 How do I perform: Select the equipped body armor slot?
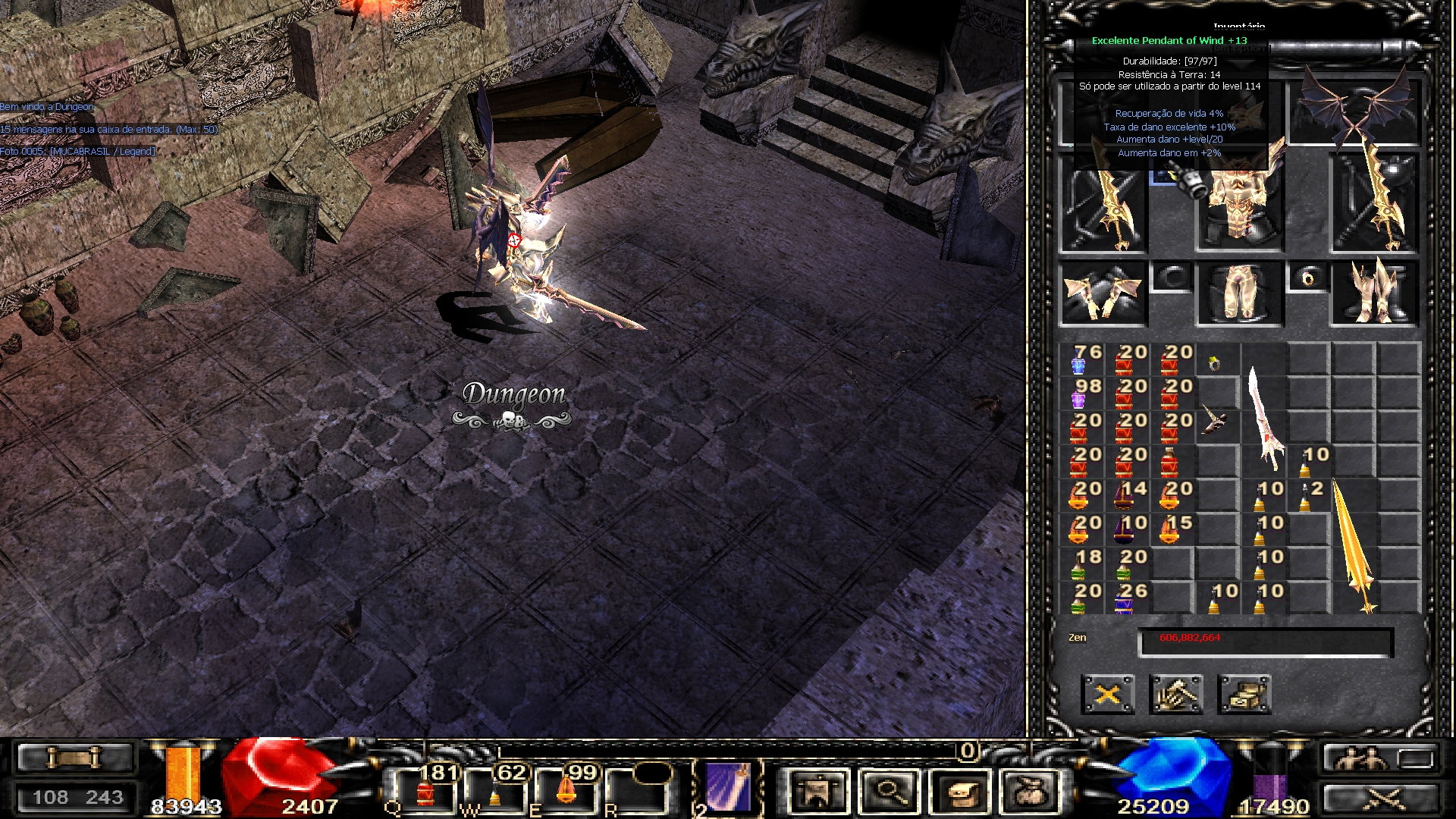click(1240, 205)
